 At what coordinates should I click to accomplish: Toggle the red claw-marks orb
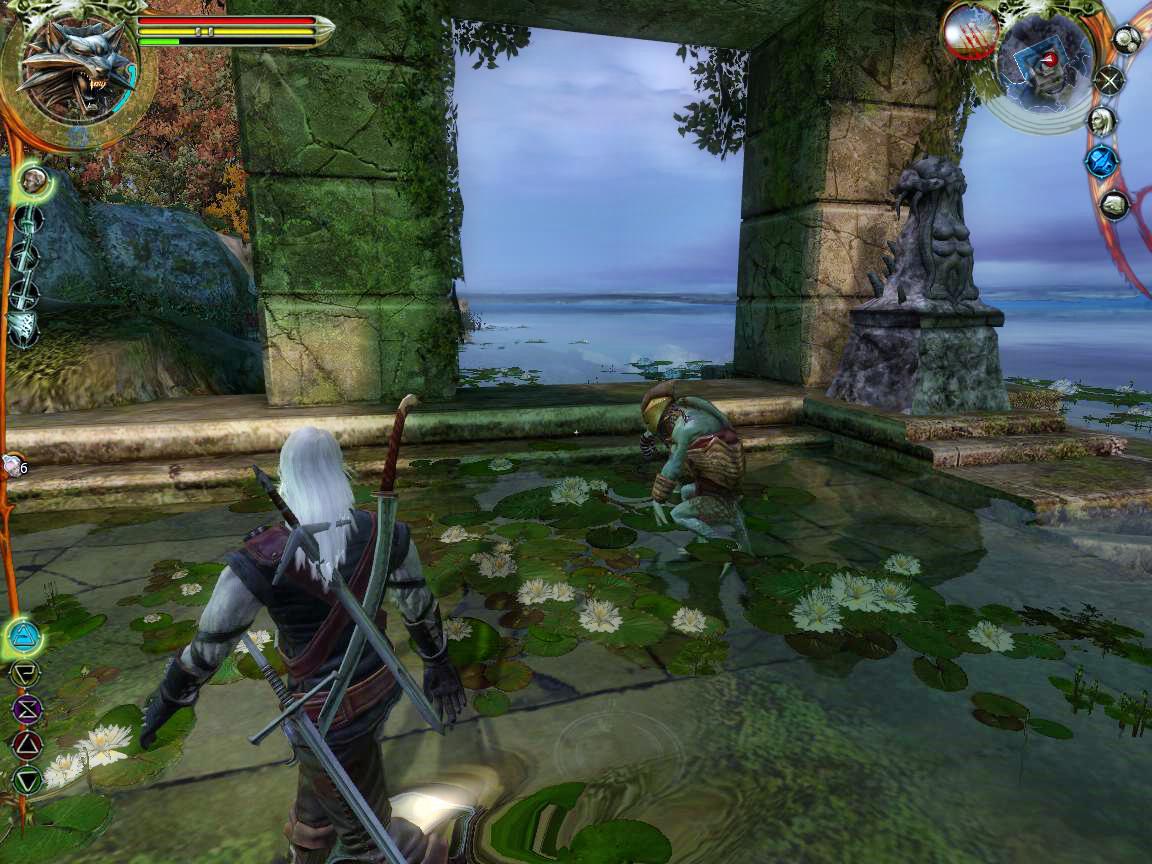968,31
